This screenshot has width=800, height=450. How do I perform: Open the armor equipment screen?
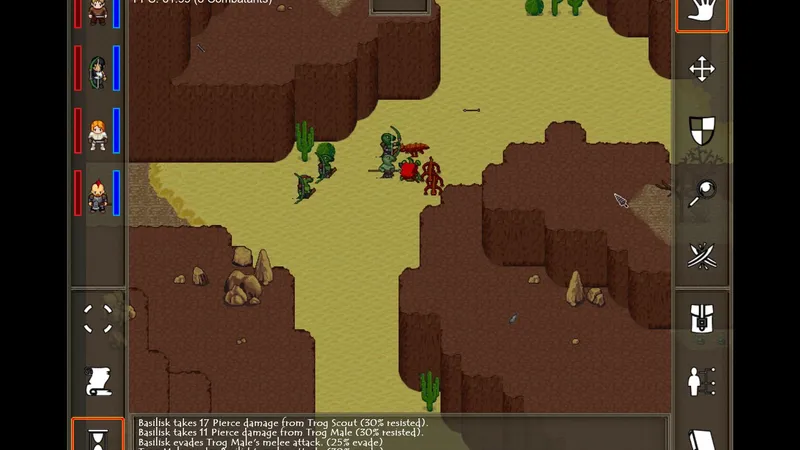coord(701,320)
